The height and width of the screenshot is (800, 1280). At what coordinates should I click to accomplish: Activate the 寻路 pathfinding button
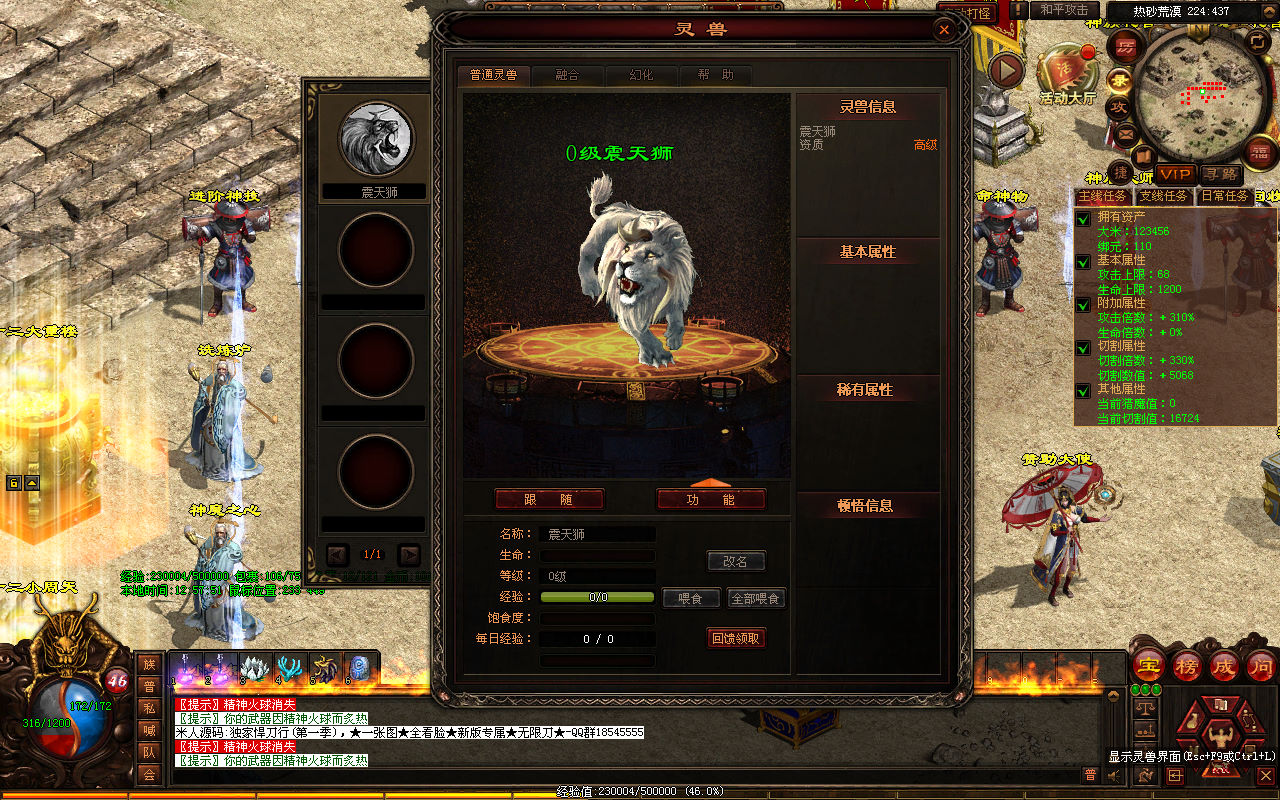1220,175
